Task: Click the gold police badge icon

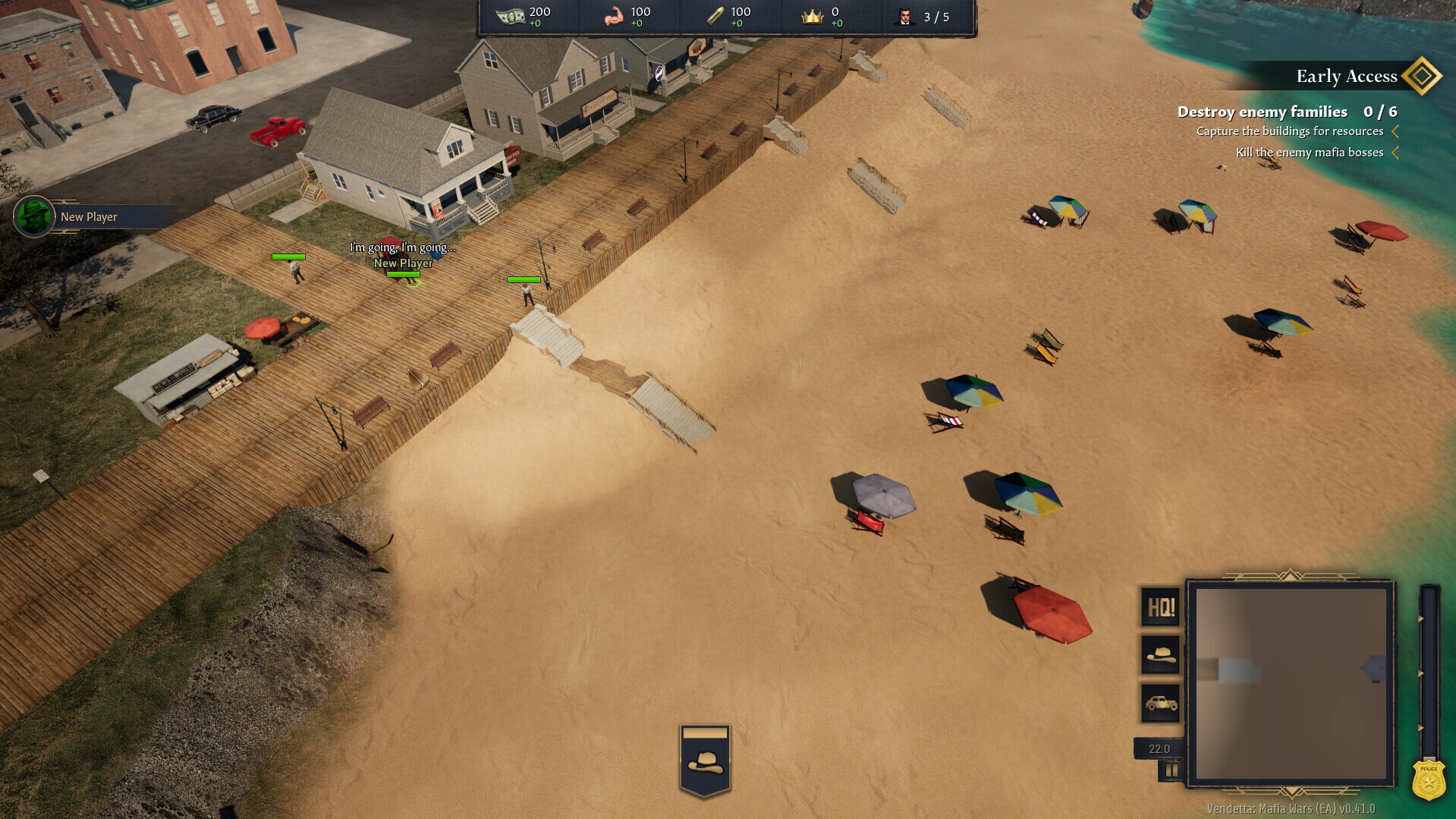Action: click(1429, 781)
